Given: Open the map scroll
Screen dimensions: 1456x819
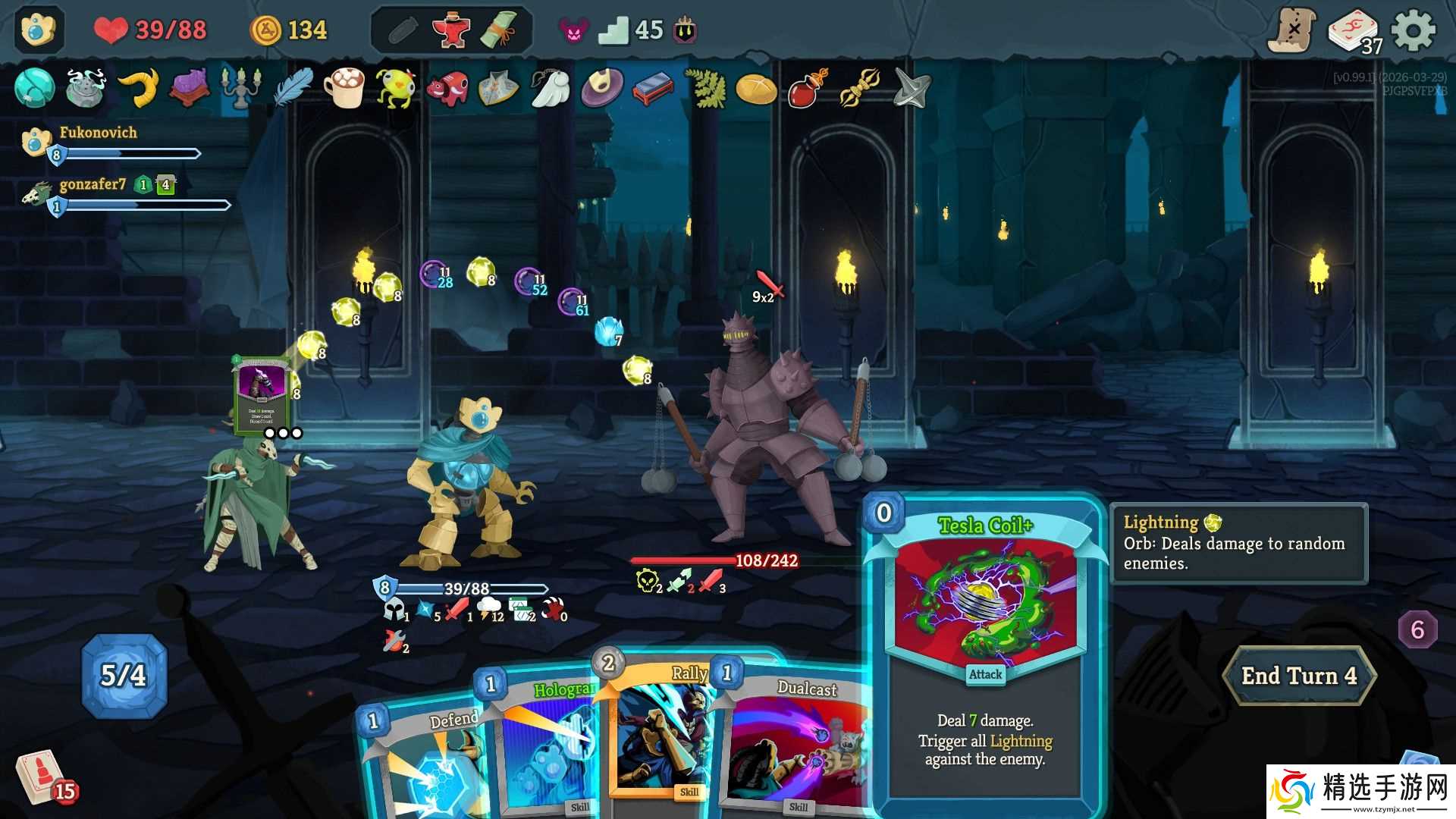Looking at the screenshot, I should [x=1291, y=31].
